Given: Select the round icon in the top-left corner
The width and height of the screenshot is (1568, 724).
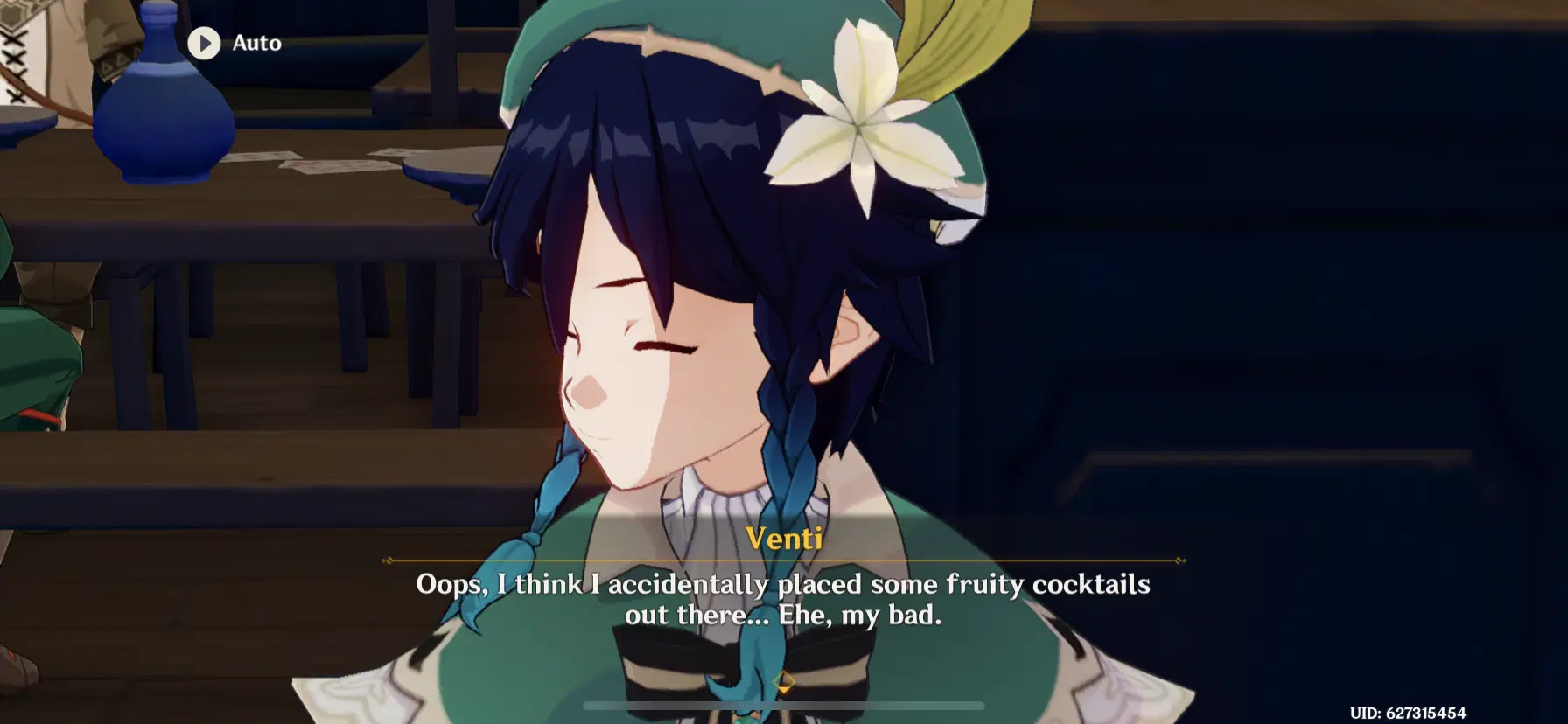Looking at the screenshot, I should coord(206,43).
